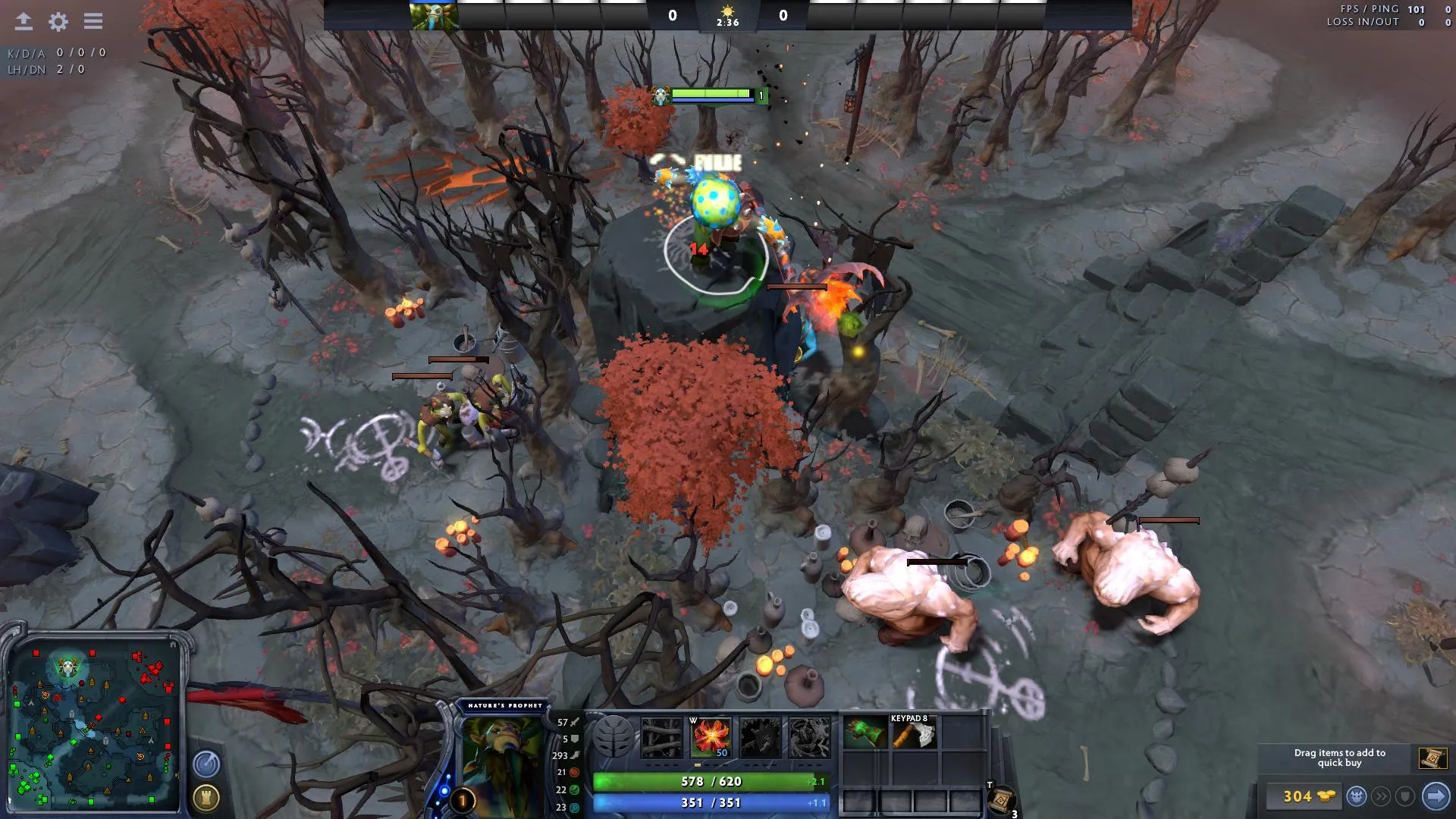
Task: Open the talent tree icon
Action: click(613, 737)
